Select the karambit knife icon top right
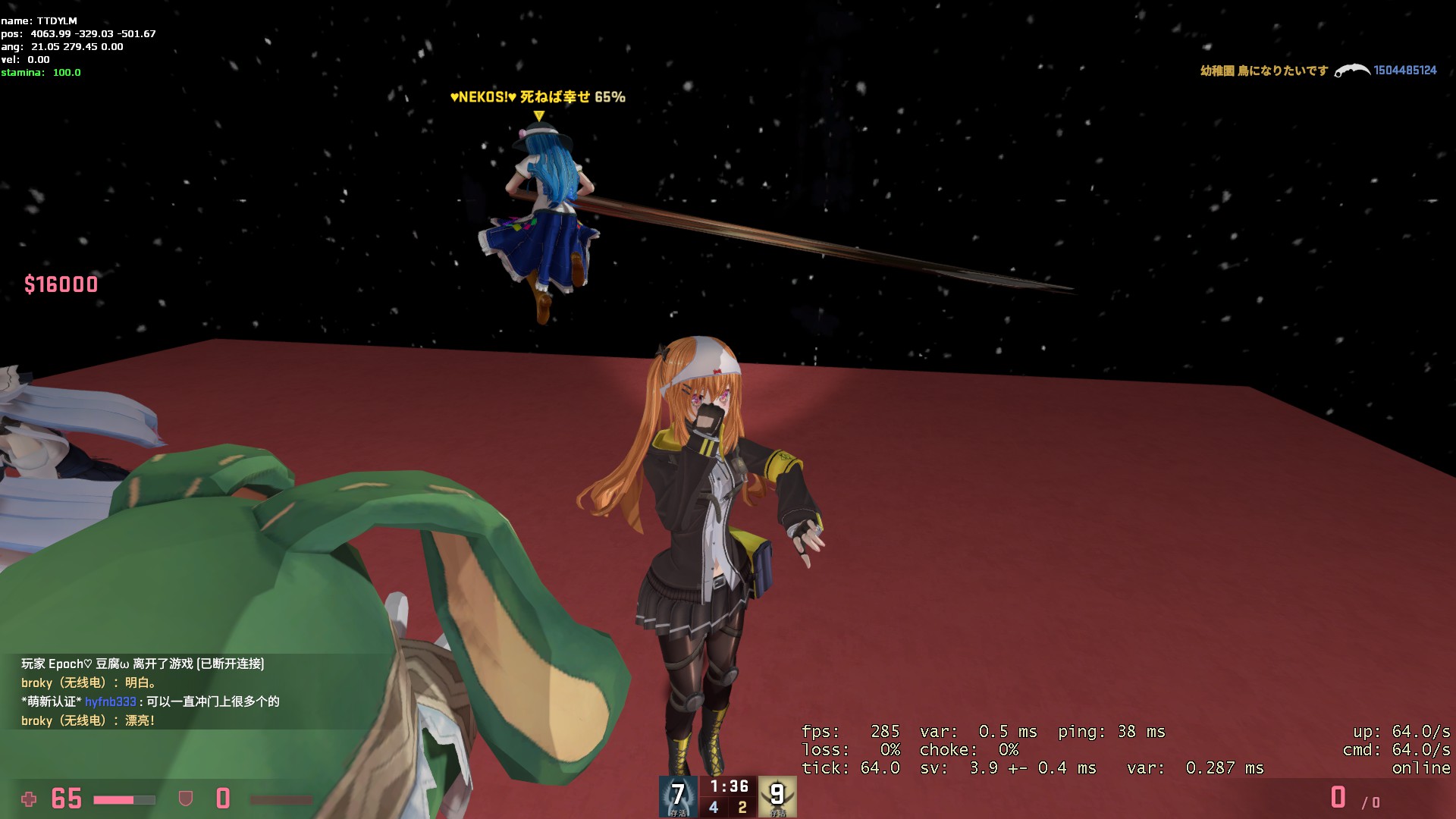This screenshot has height=819, width=1456. [1353, 71]
